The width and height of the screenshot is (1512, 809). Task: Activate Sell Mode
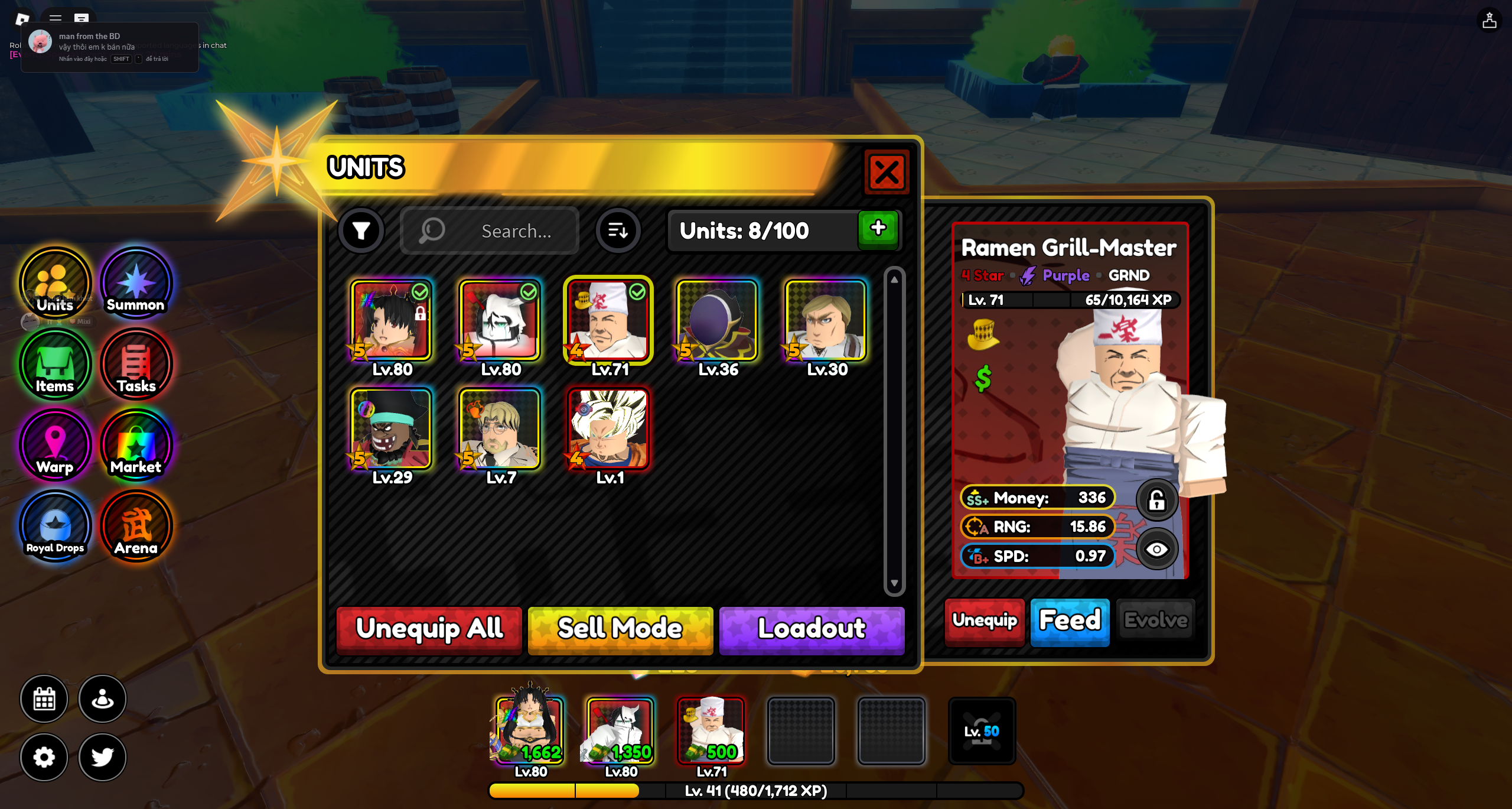click(x=620, y=629)
